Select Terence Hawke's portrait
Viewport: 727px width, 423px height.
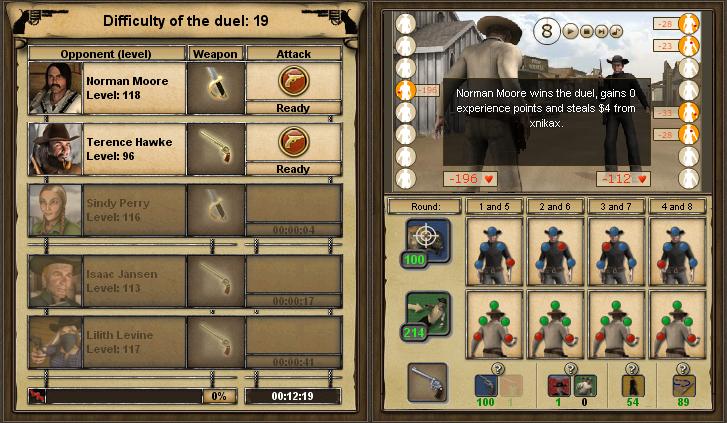(55, 149)
